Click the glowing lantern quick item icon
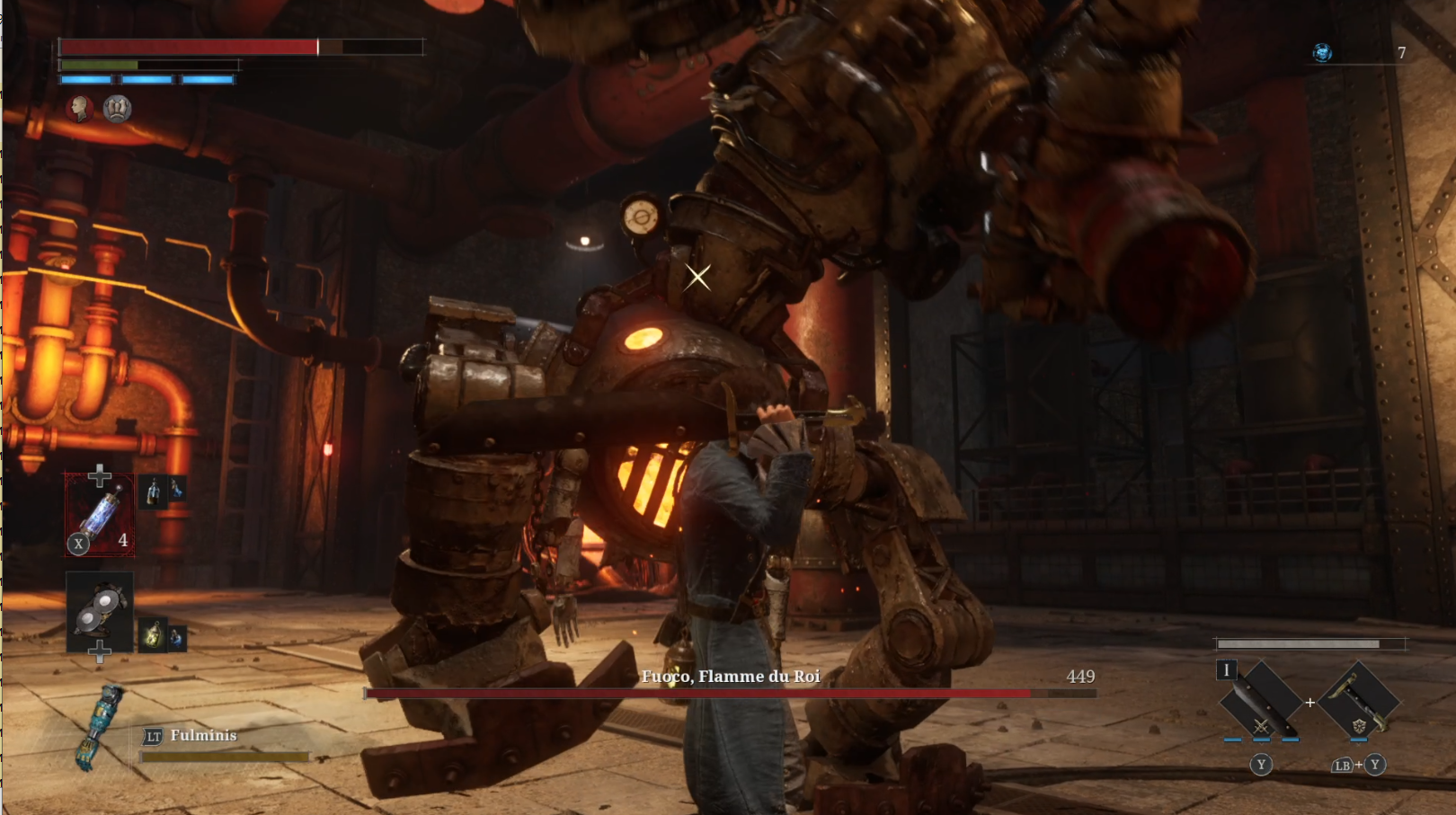The height and width of the screenshot is (815, 1456). tap(153, 636)
